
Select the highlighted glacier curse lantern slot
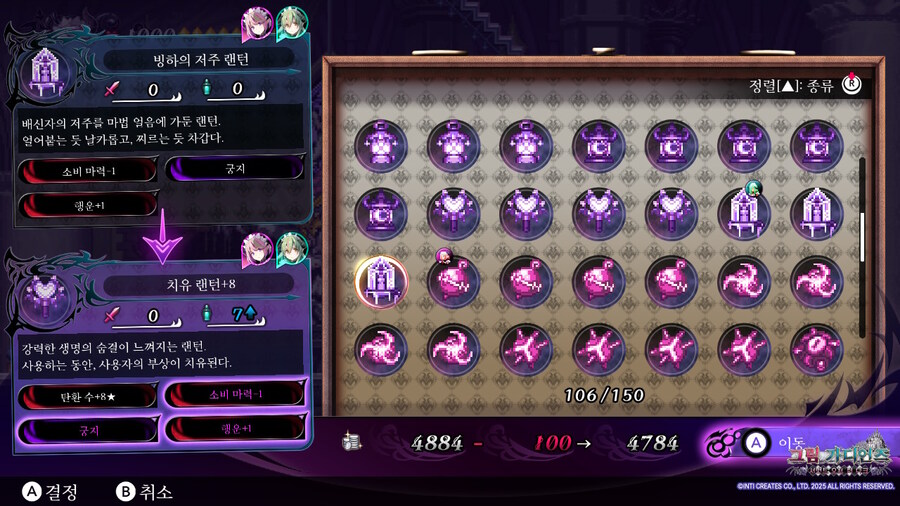(380, 280)
